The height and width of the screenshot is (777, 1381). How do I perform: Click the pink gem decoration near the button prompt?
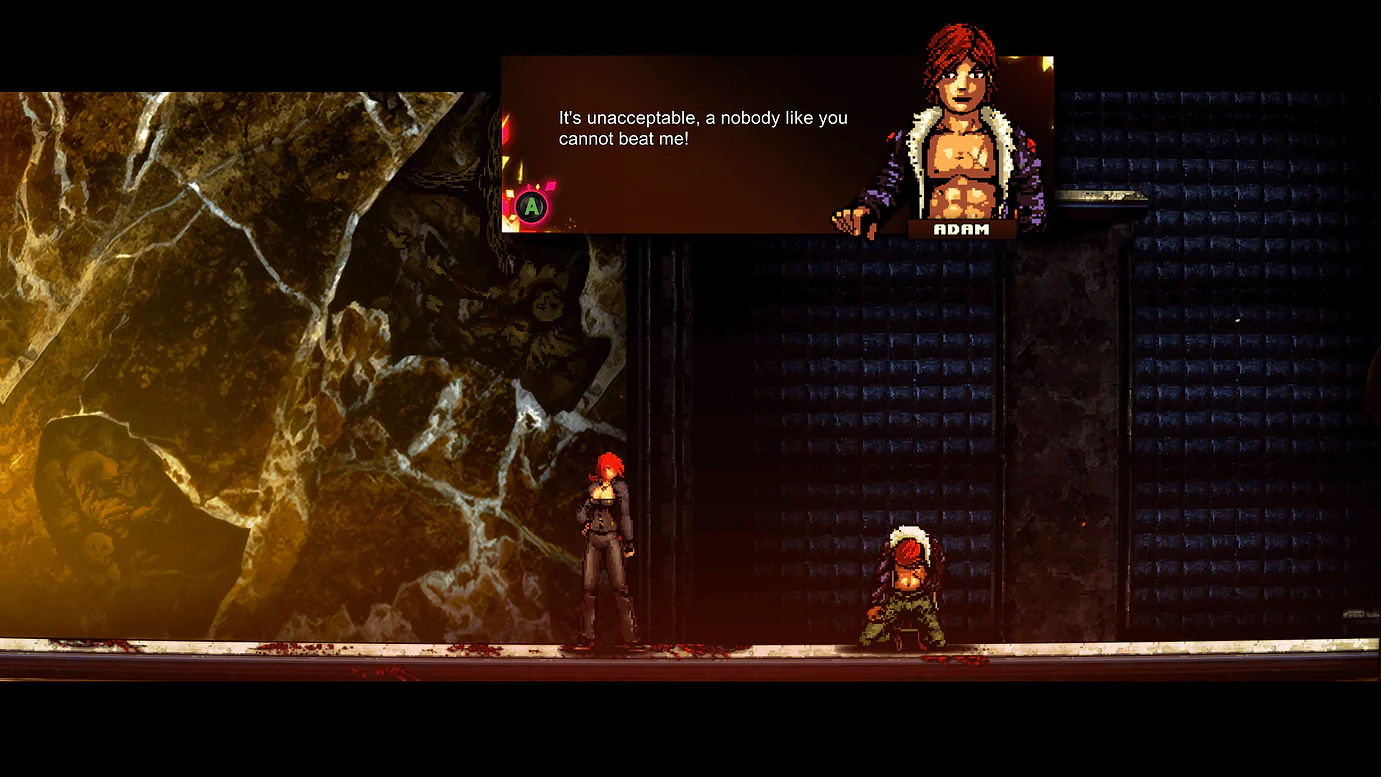click(551, 185)
